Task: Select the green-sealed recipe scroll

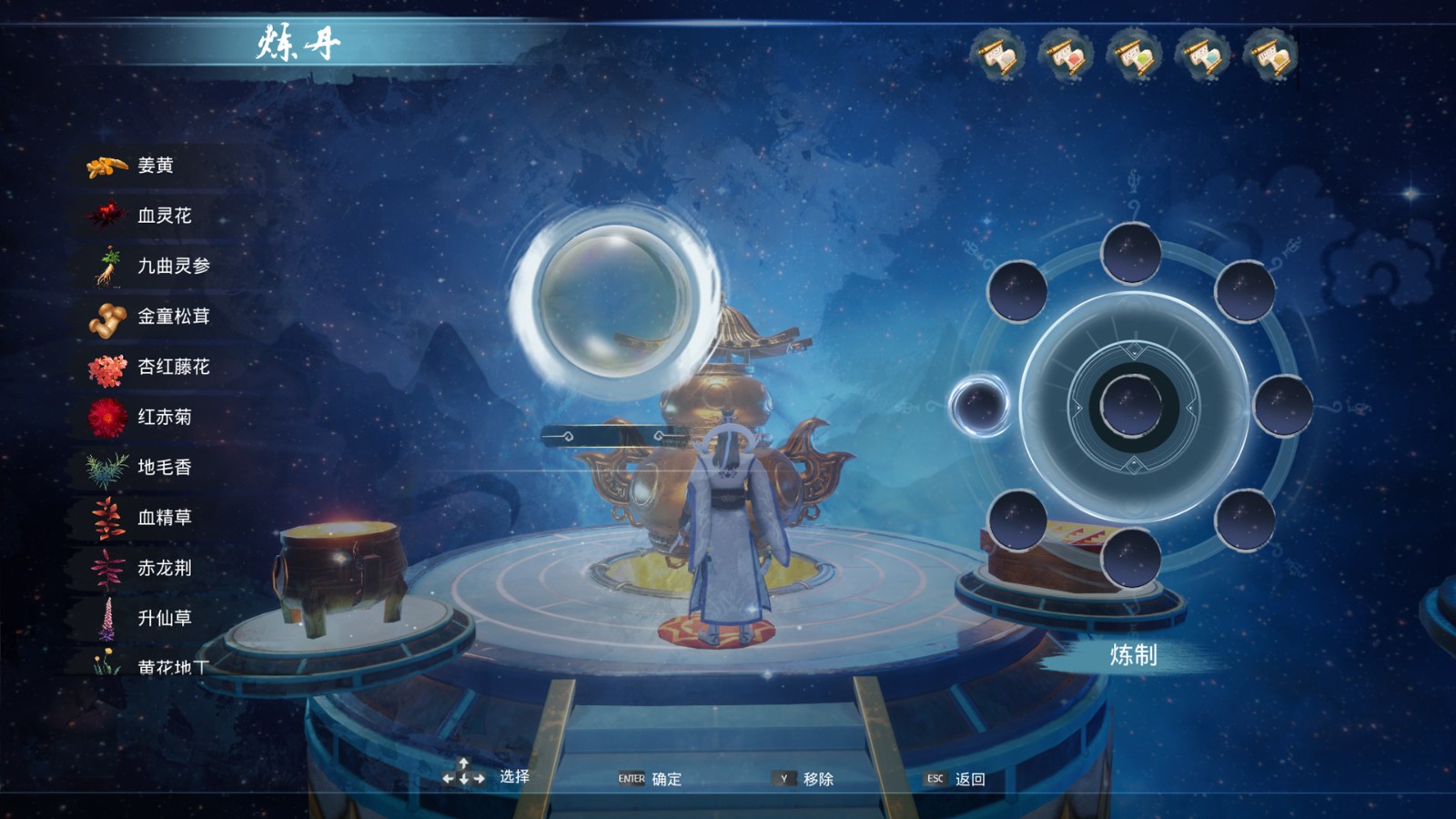Action: click(x=1135, y=56)
